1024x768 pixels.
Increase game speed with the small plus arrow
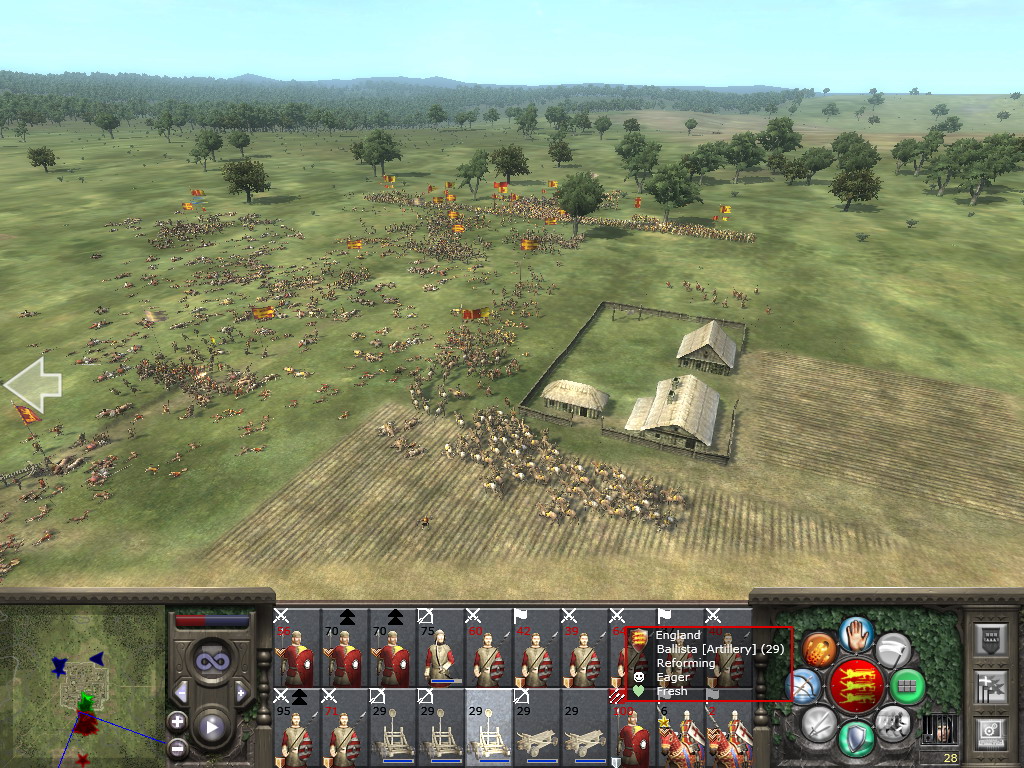coord(241,692)
